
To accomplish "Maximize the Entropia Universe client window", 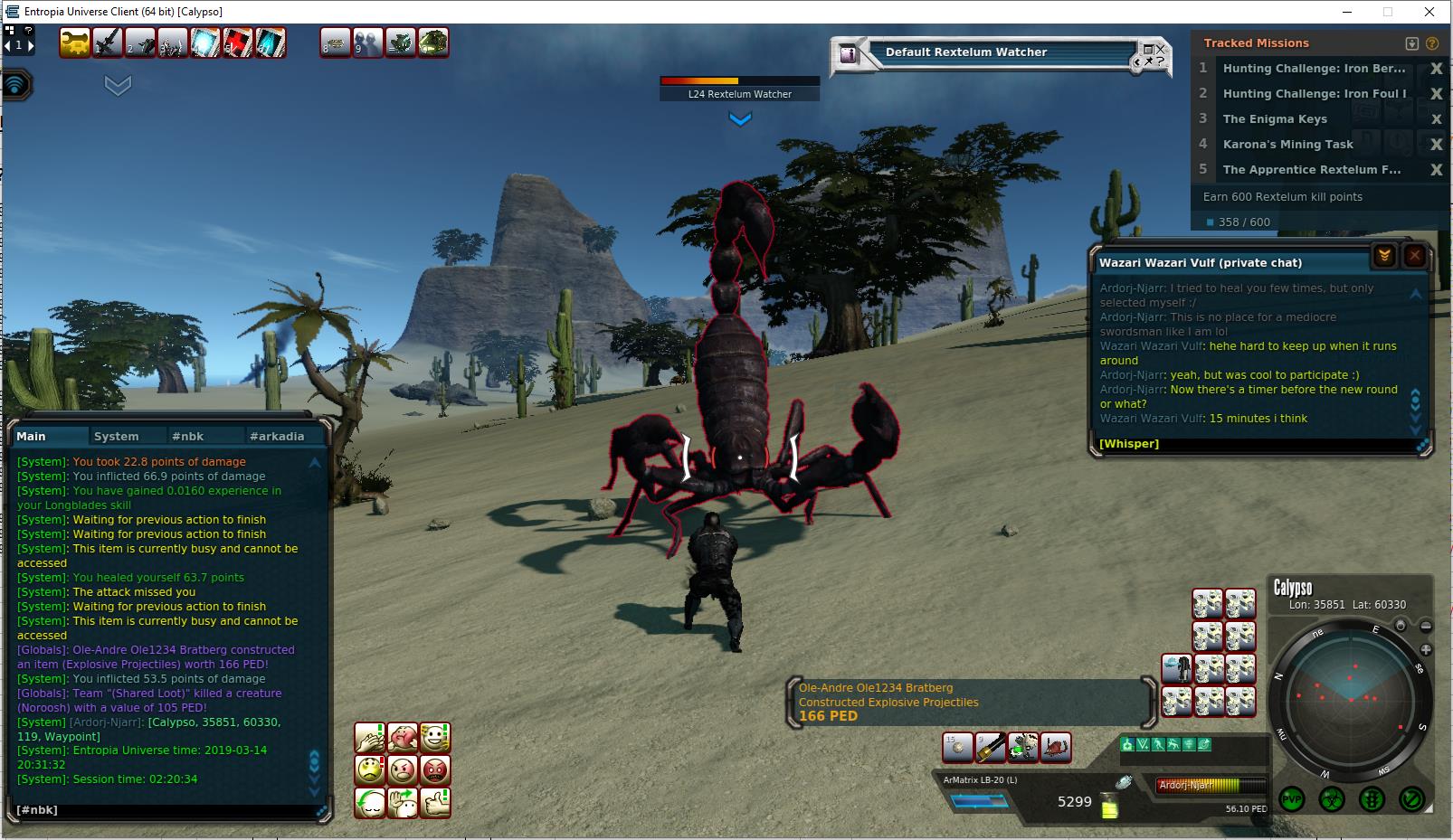I will [x=1387, y=12].
